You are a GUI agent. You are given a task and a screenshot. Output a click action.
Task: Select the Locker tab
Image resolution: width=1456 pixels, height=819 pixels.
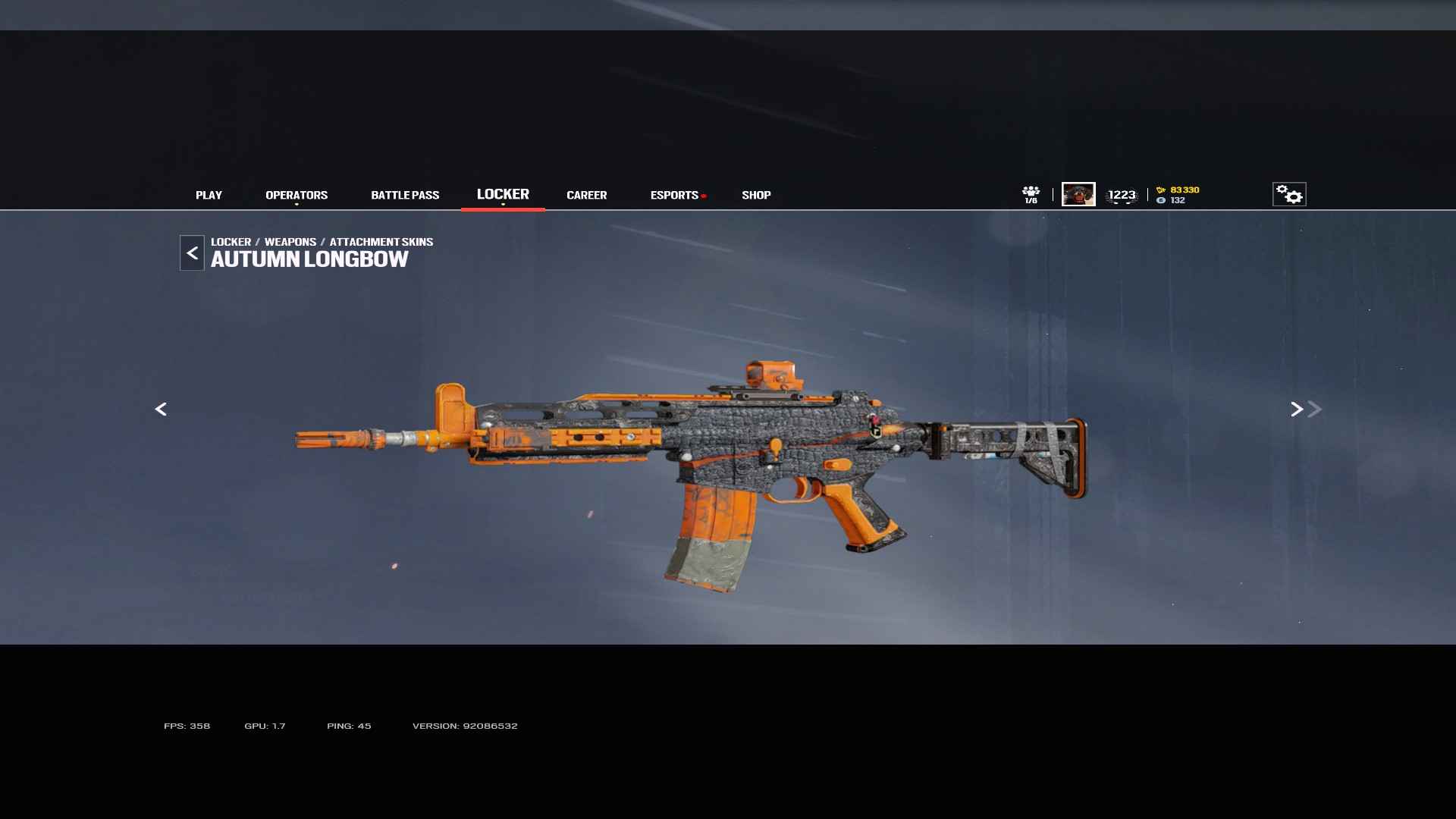(503, 194)
